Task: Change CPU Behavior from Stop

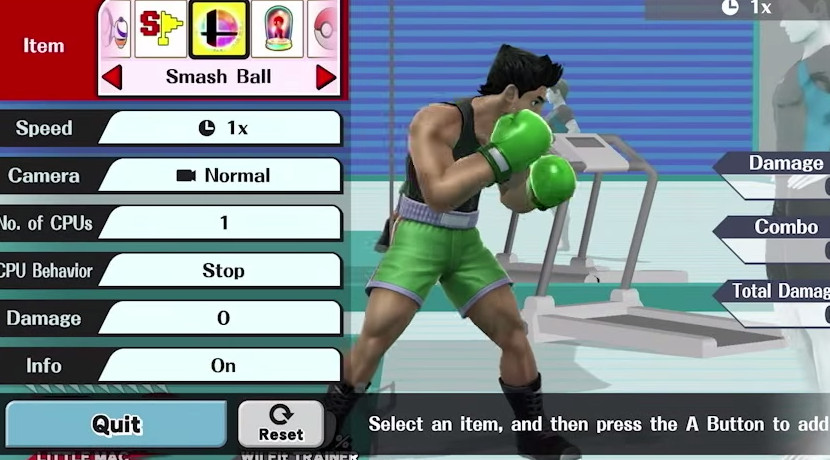Action: click(221, 271)
